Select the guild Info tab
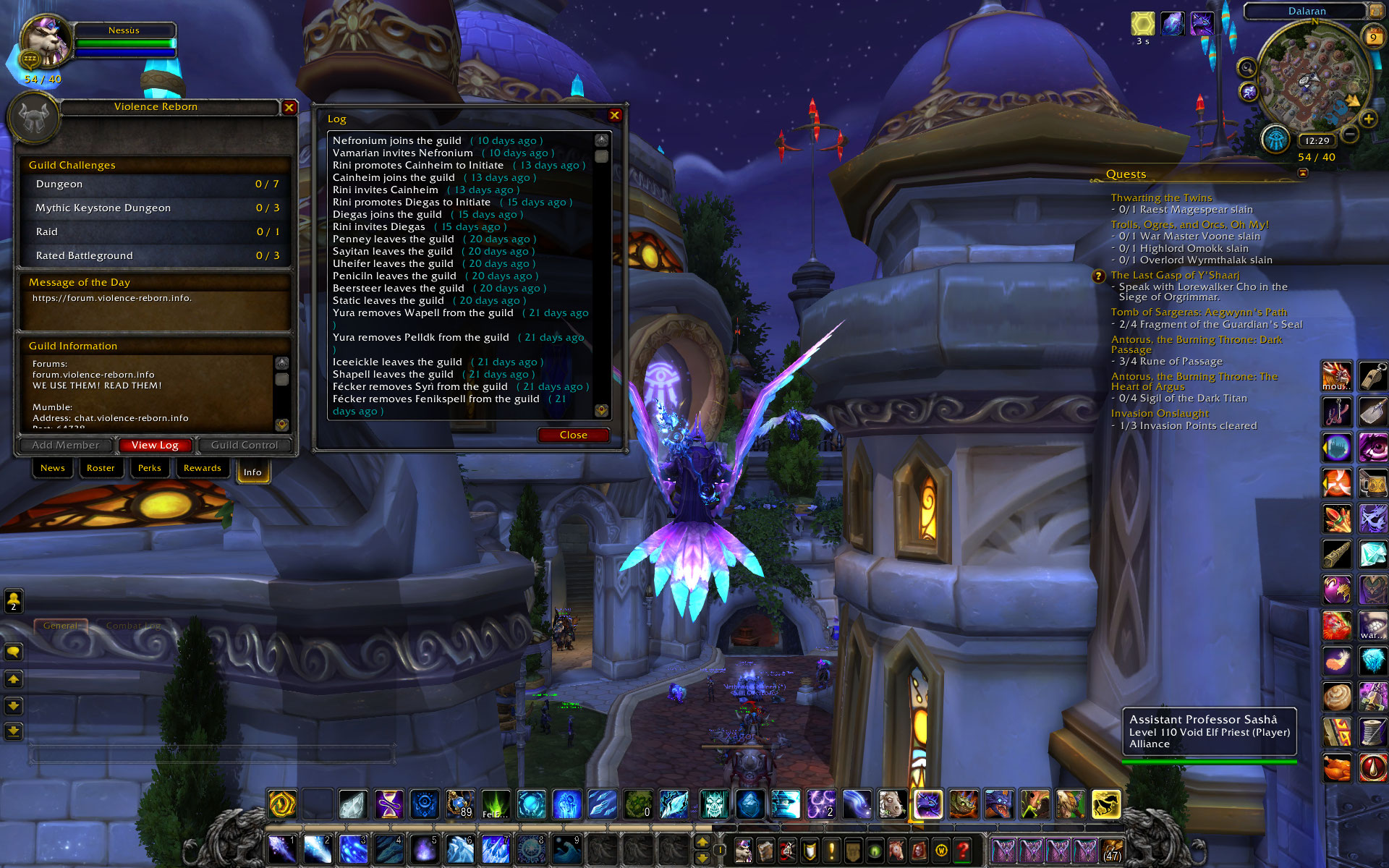Image resolution: width=1389 pixels, height=868 pixels. click(252, 472)
